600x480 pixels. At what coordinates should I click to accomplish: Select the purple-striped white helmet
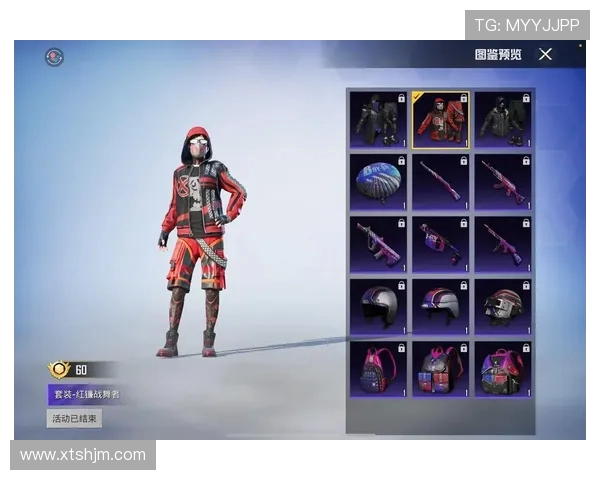tap(440, 305)
